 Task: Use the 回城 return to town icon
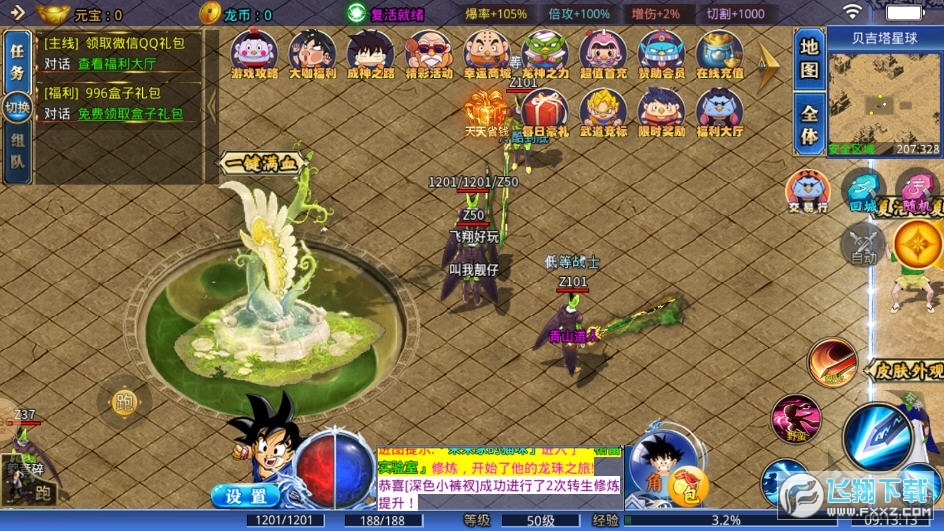click(x=862, y=190)
